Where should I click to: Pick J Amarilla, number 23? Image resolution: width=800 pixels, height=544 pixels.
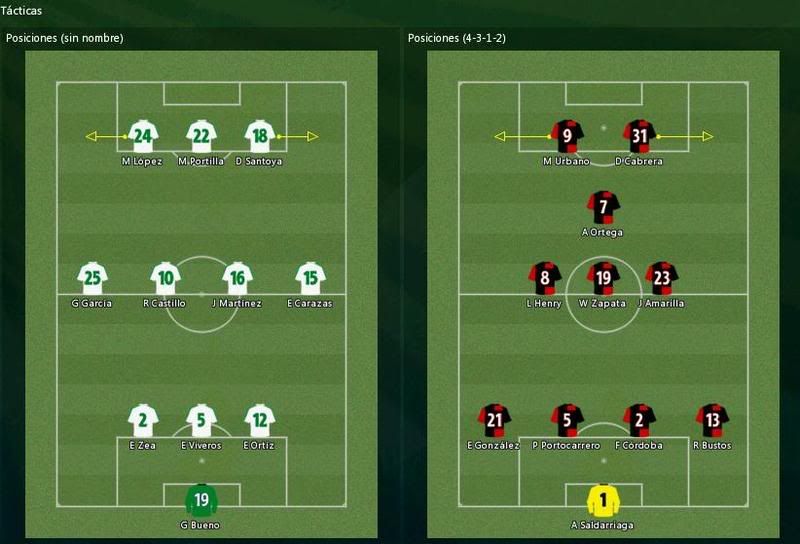point(662,278)
